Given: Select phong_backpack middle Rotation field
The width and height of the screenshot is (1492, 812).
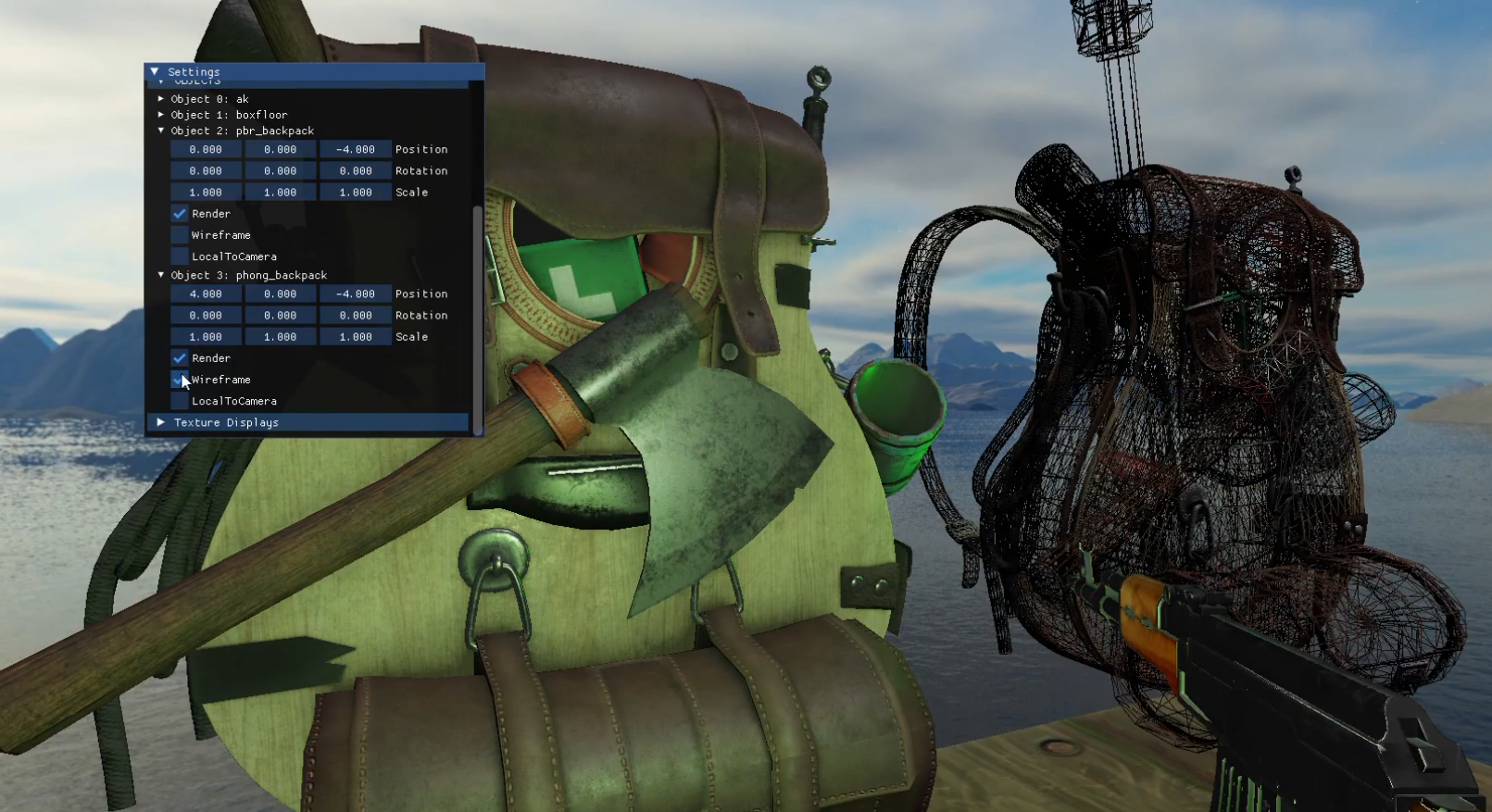Looking at the screenshot, I should pos(280,316).
